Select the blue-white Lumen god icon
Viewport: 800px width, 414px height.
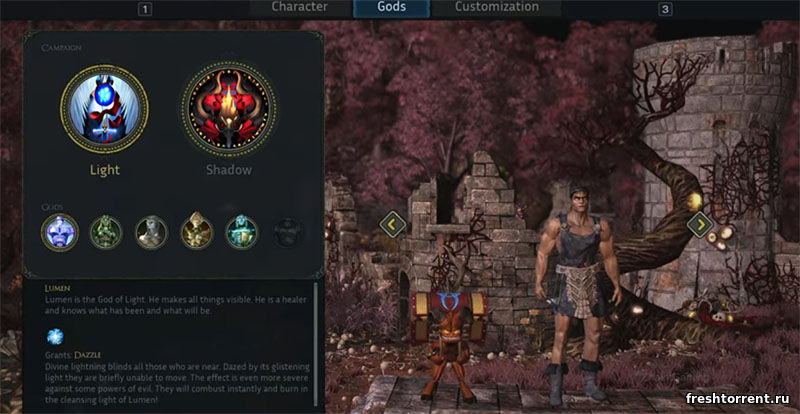pyautogui.click(x=59, y=232)
